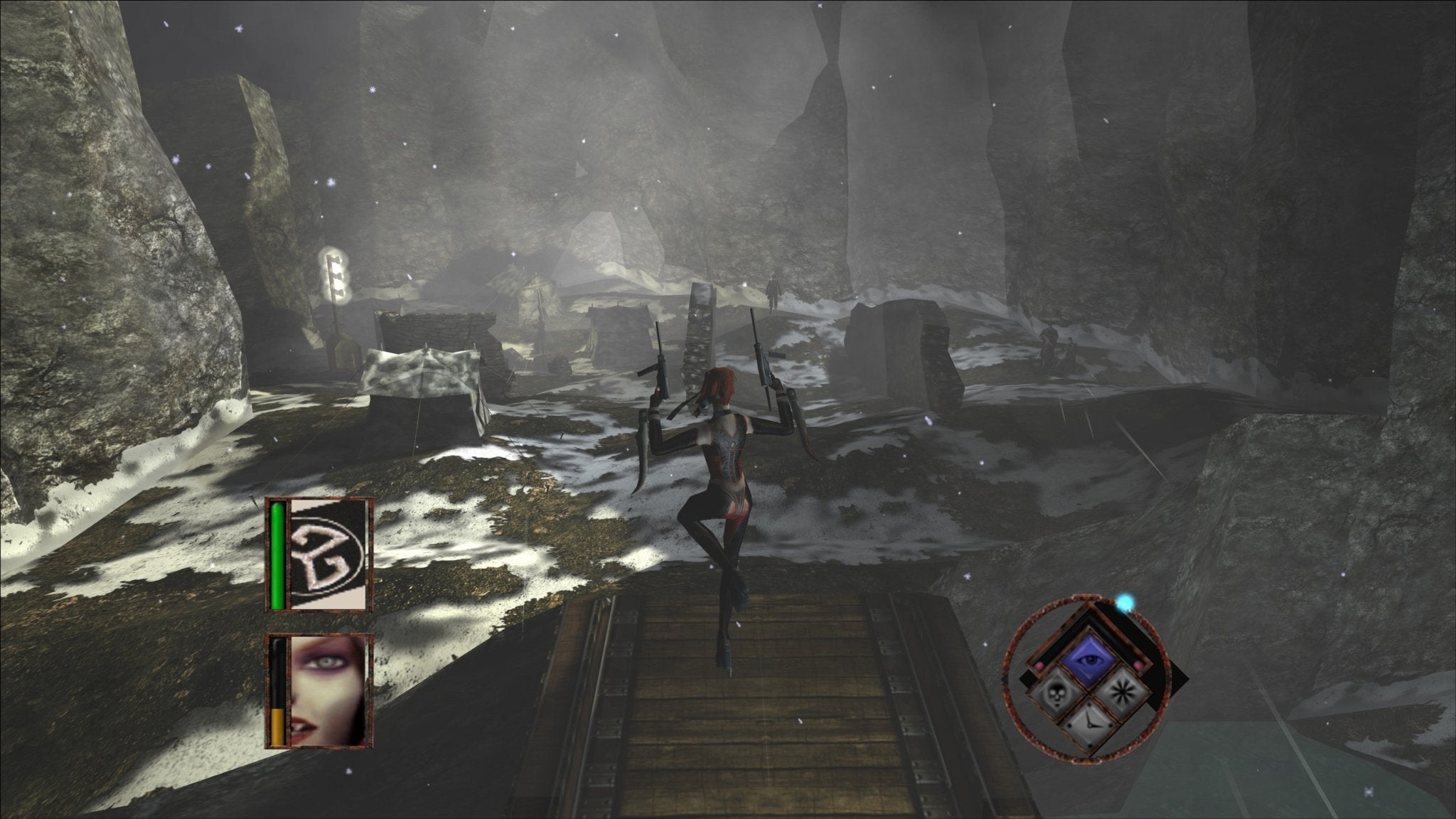
Task: Click Rayne's face portrait panel
Action: pyautogui.click(x=328, y=691)
